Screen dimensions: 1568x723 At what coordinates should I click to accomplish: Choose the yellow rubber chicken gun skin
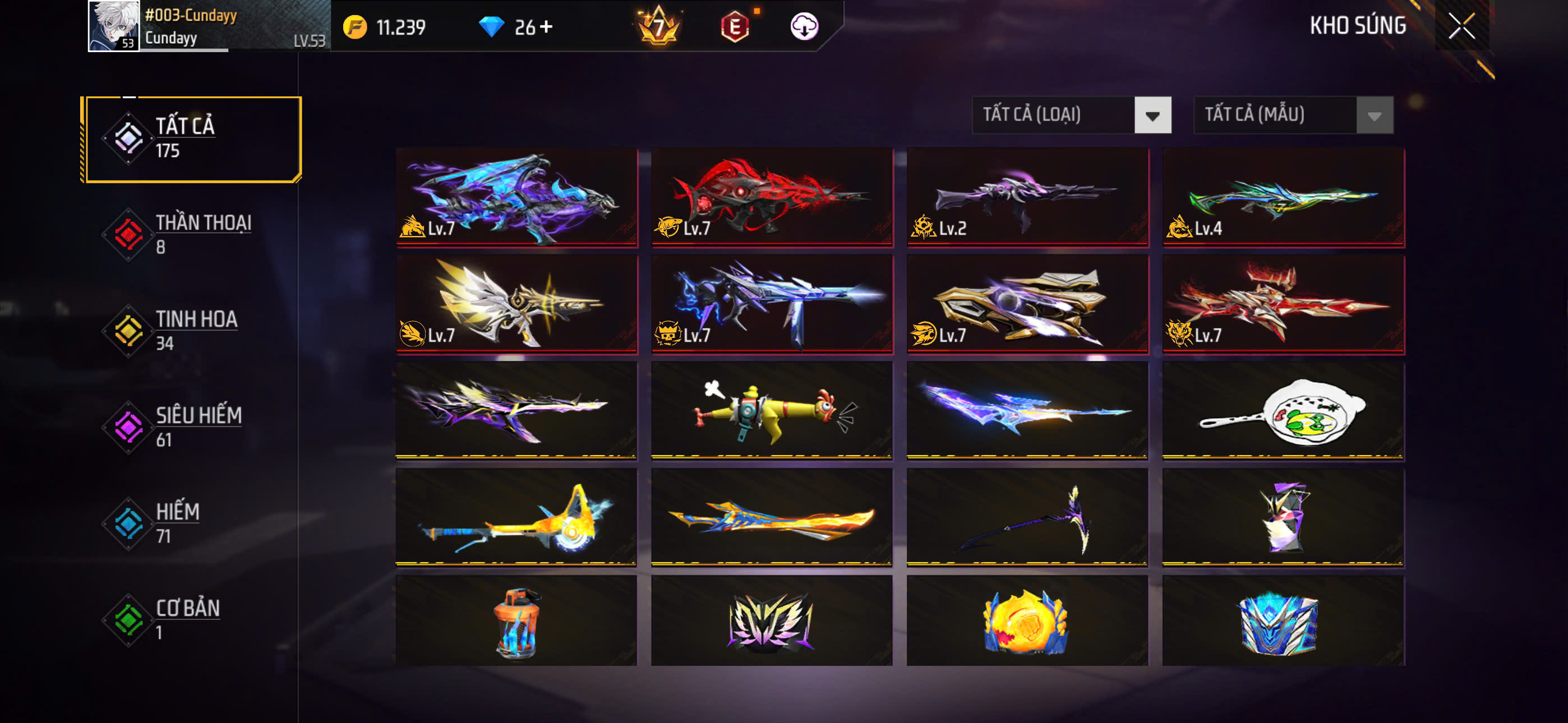[x=772, y=410]
